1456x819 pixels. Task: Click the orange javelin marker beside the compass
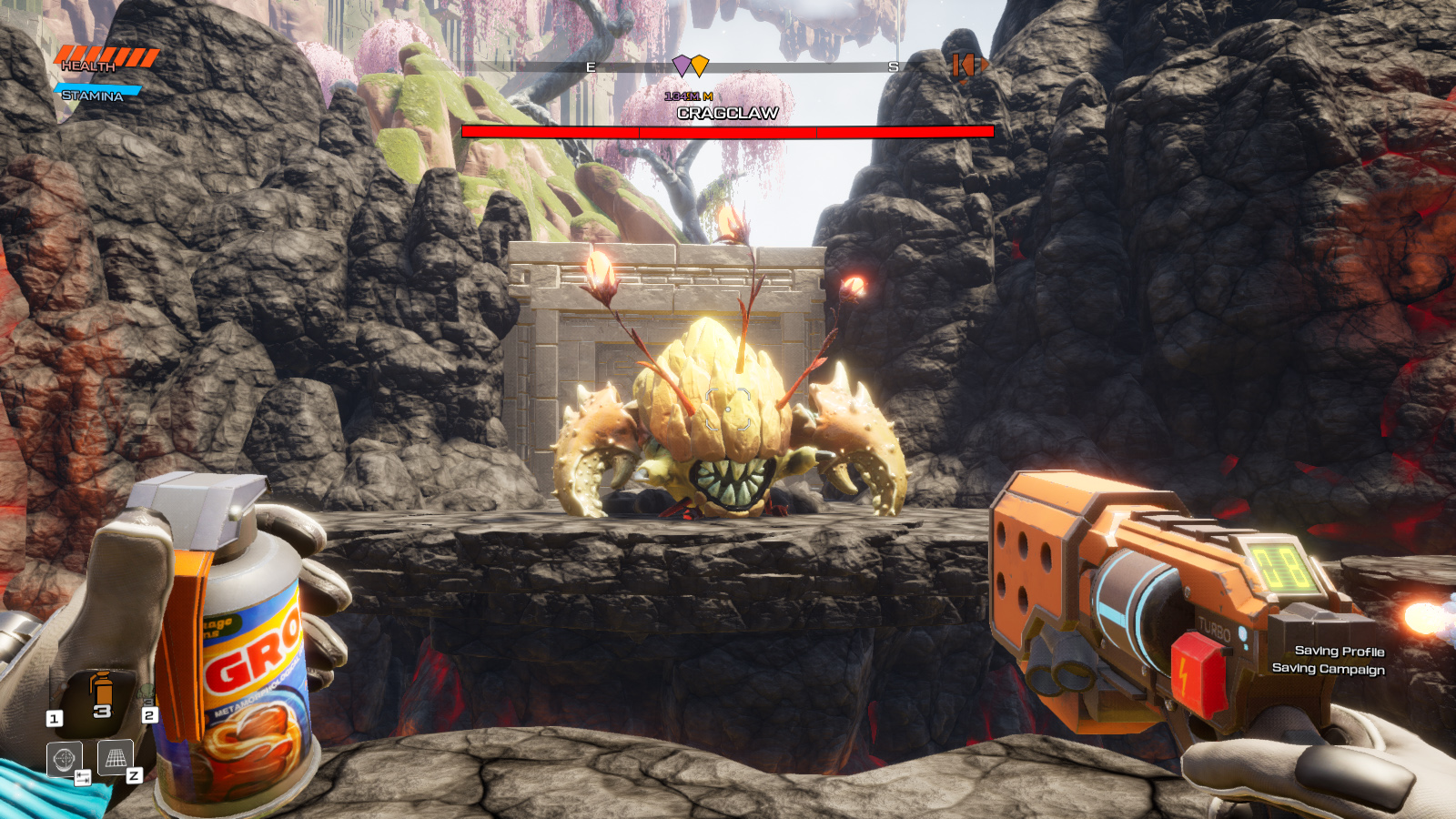coord(965,66)
